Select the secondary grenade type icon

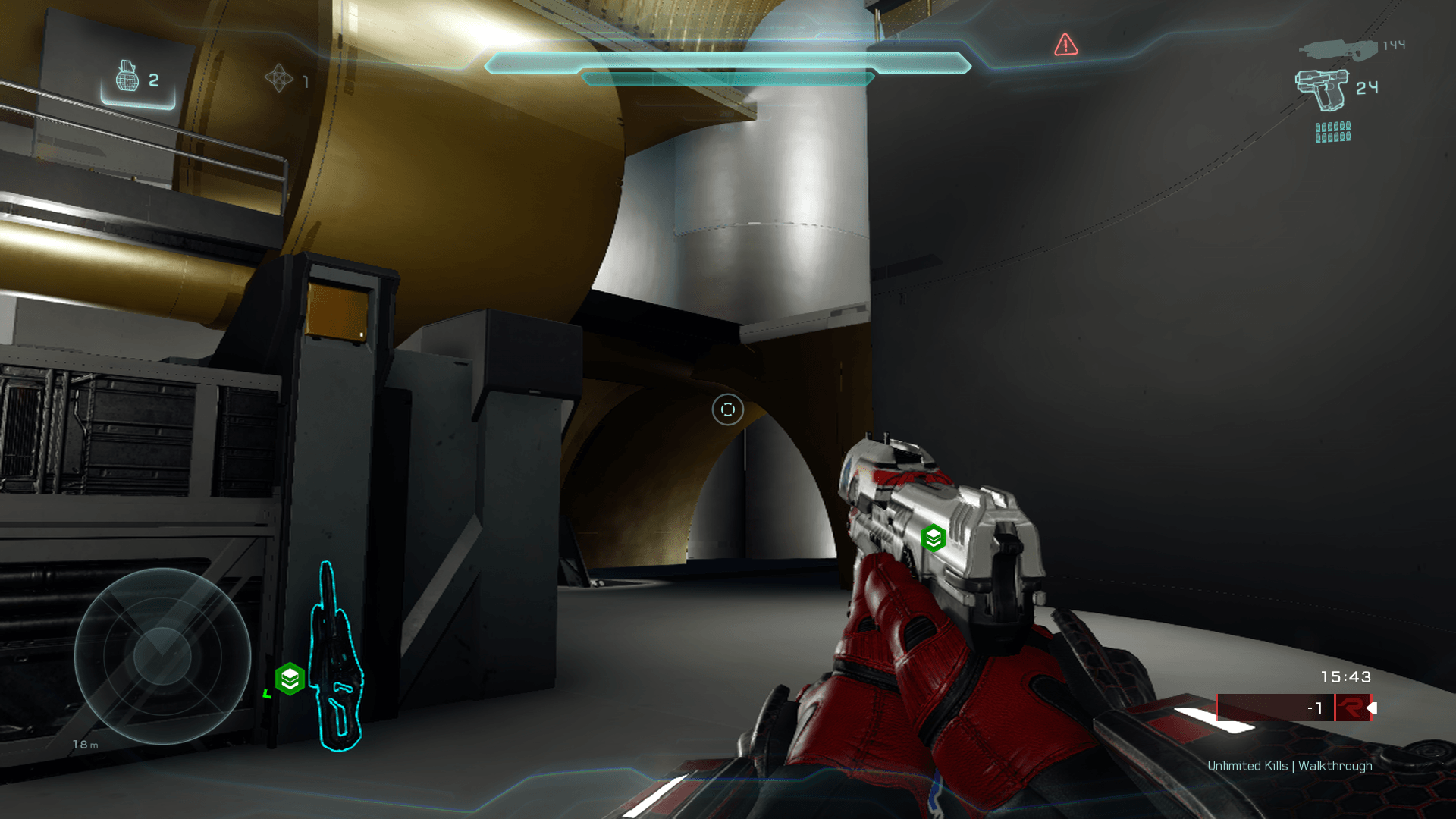click(x=279, y=77)
